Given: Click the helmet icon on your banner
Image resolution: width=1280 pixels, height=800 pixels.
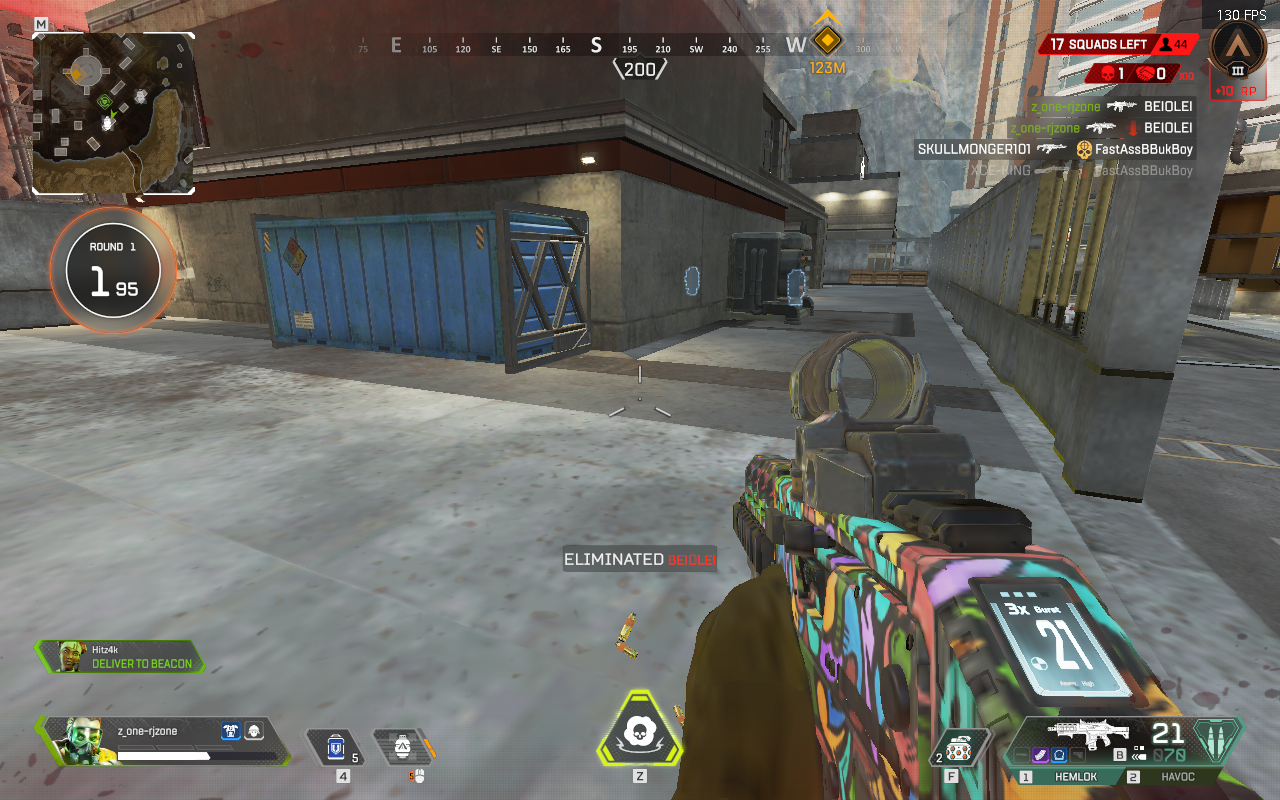Looking at the screenshot, I should [253, 731].
